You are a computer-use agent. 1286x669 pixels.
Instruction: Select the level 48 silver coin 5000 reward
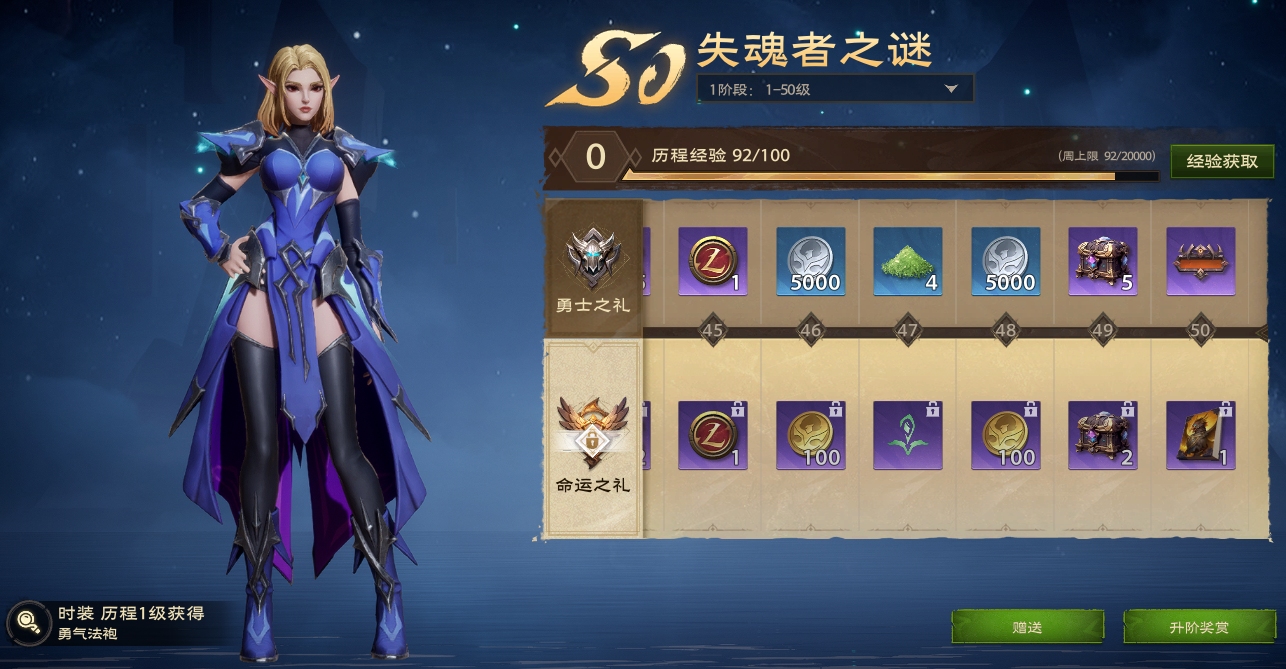[1006, 262]
